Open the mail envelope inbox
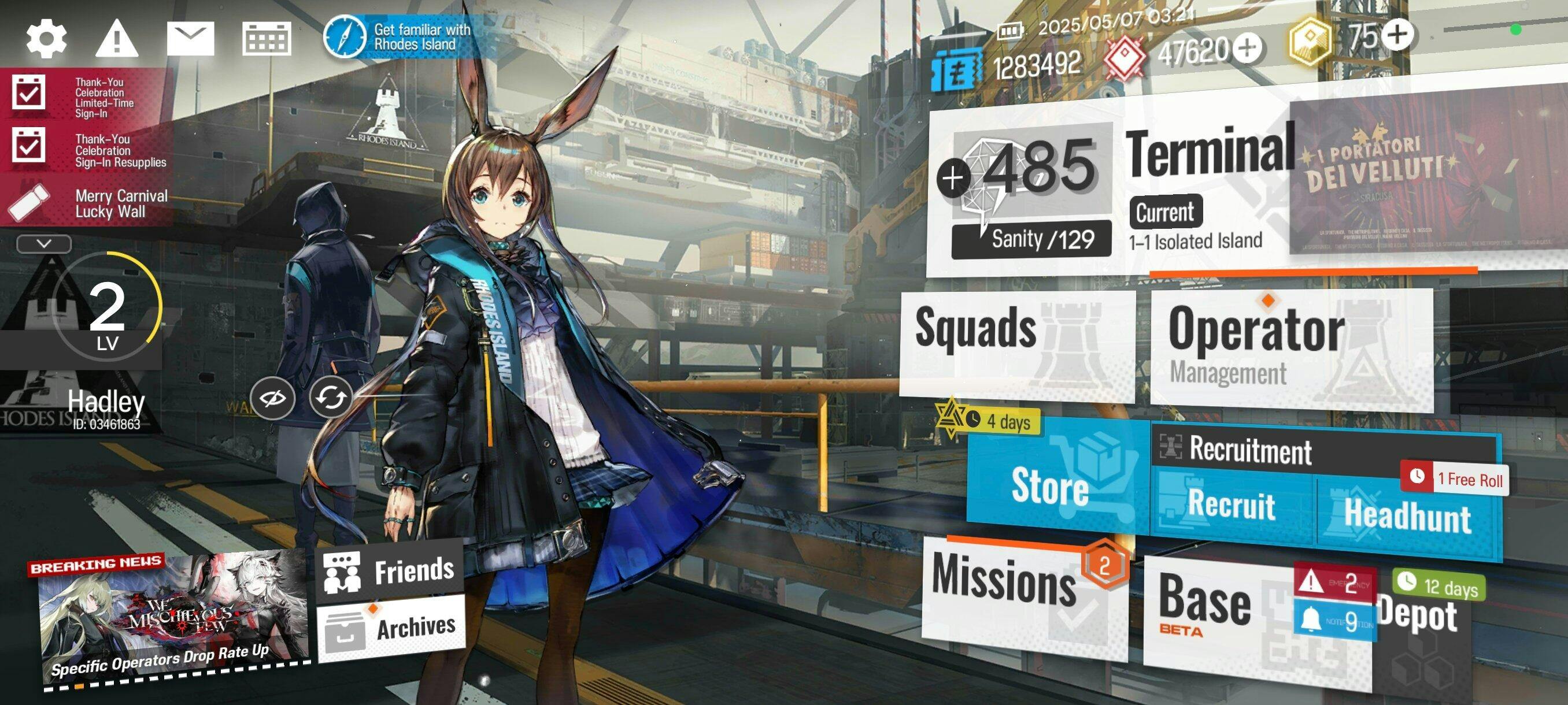Viewport: 1568px width, 705px height. [x=190, y=39]
